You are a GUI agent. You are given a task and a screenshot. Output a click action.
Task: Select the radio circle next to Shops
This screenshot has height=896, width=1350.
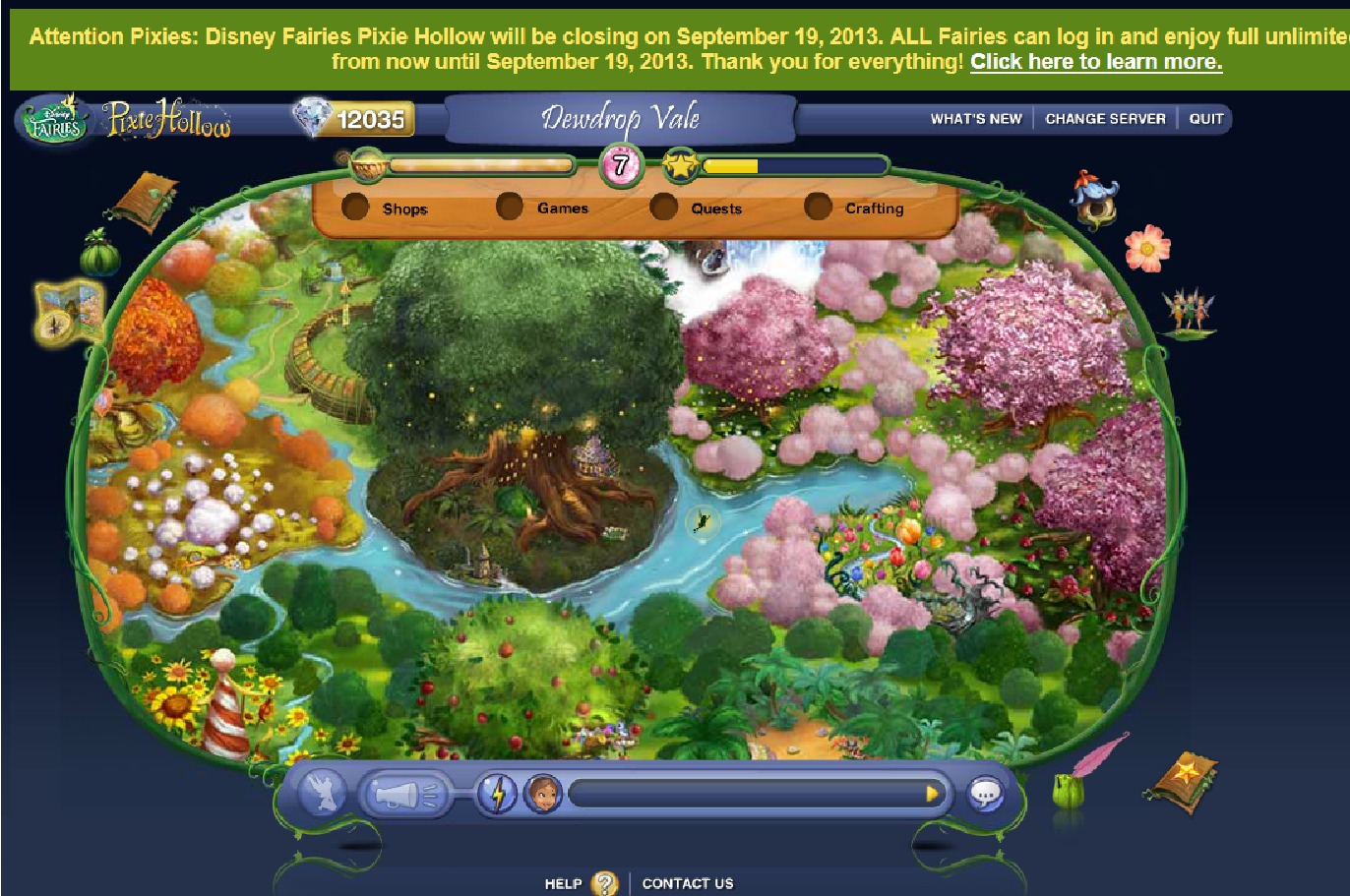pos(356,207)
